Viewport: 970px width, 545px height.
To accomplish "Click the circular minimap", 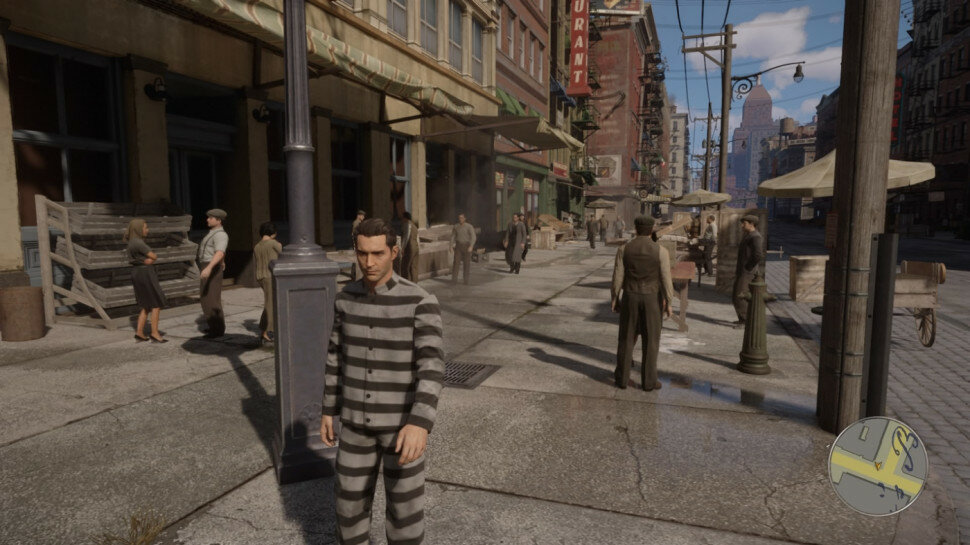I will pos(877,466).
